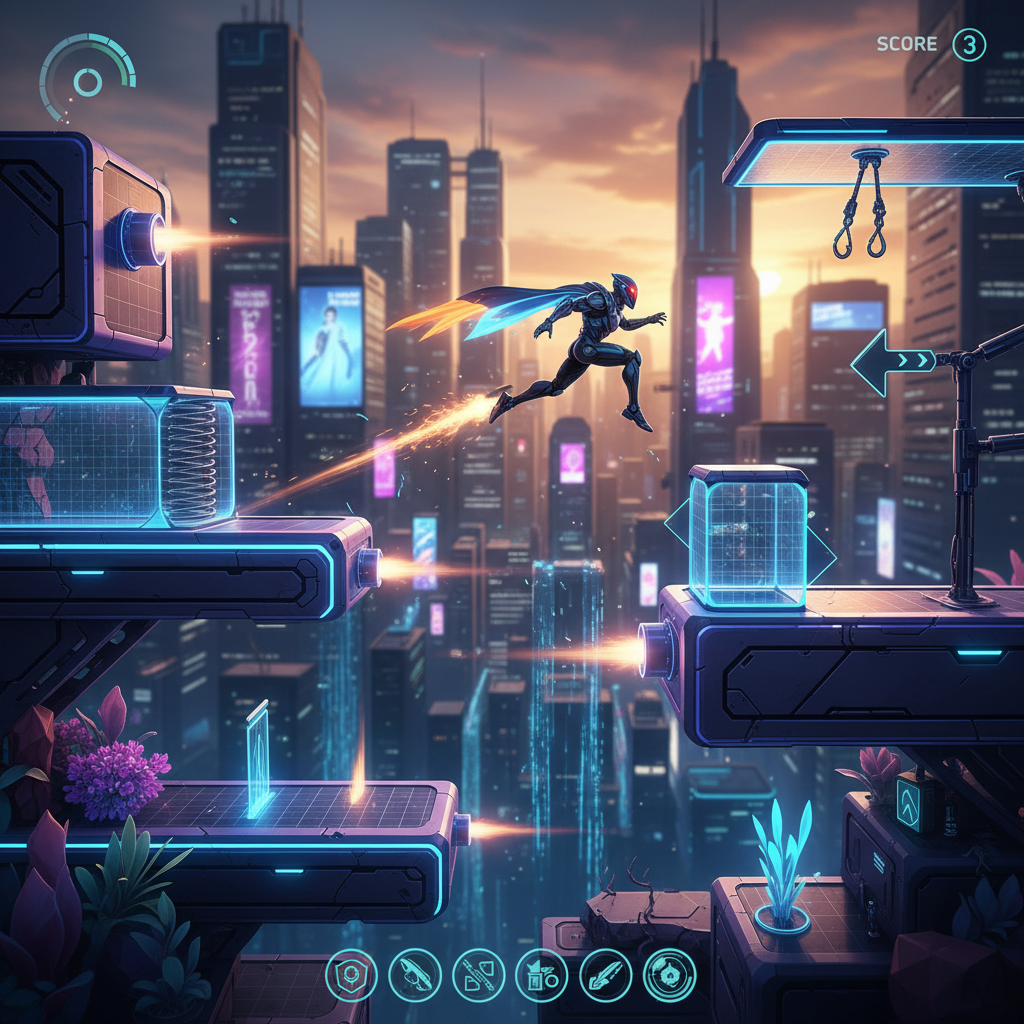
Task: Choose the blade and fragments ability
Action: point(478,975)
